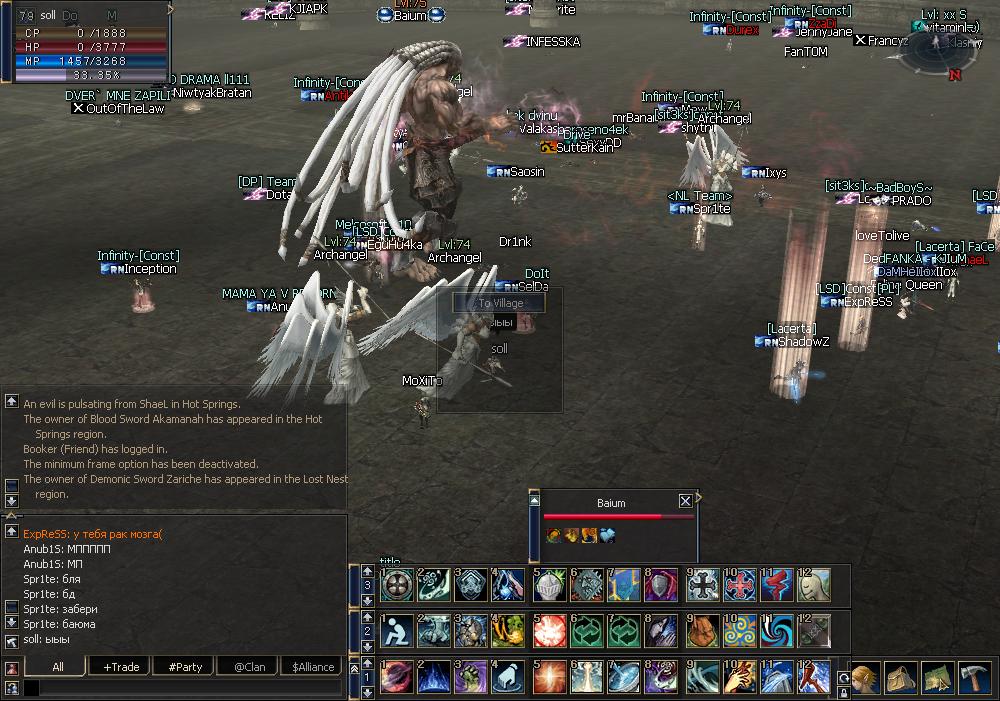1000x701 pixels.
Task: Open the #Party chat tab
Action: click(185, 666)
